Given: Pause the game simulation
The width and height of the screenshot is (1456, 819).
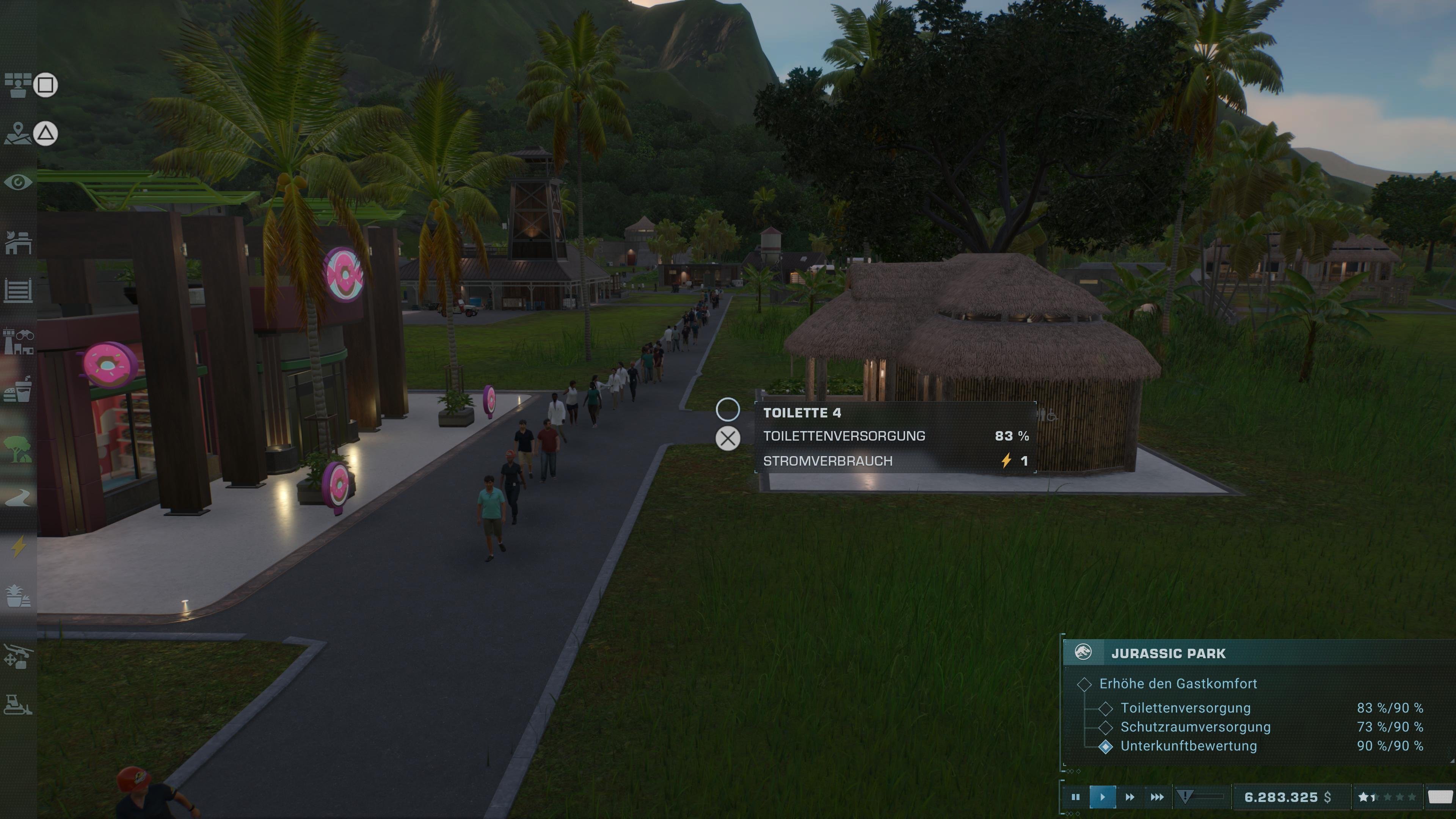Looking at the screenshot, I should pos(1077,797).
